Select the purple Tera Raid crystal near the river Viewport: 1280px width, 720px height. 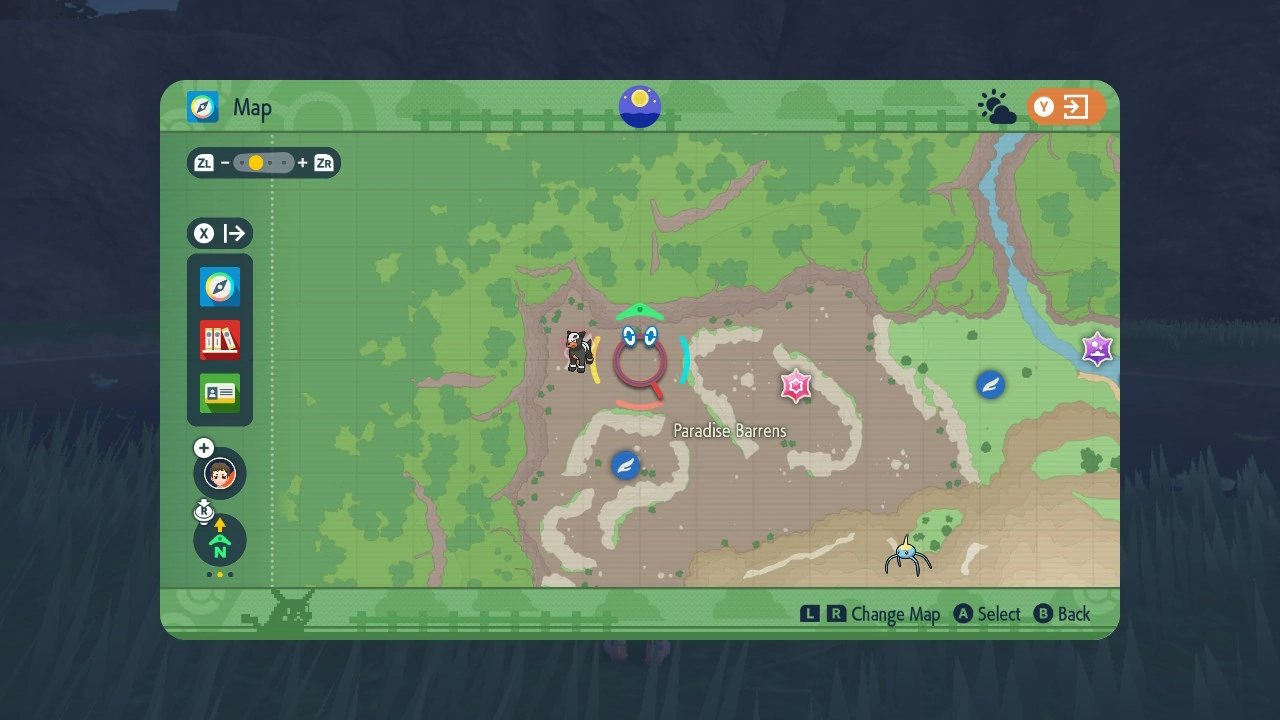click(x=1097, y=348)
